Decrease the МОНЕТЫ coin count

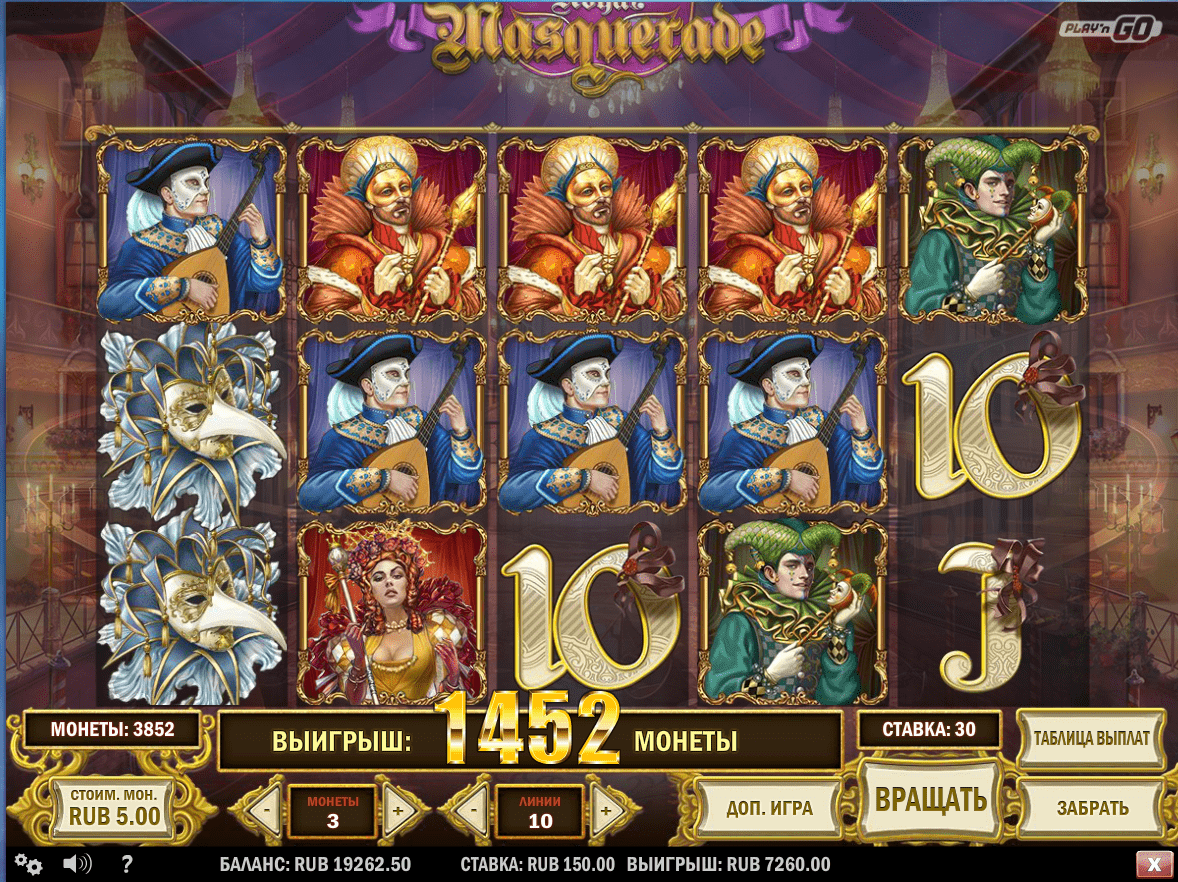[x=264, y=811]
